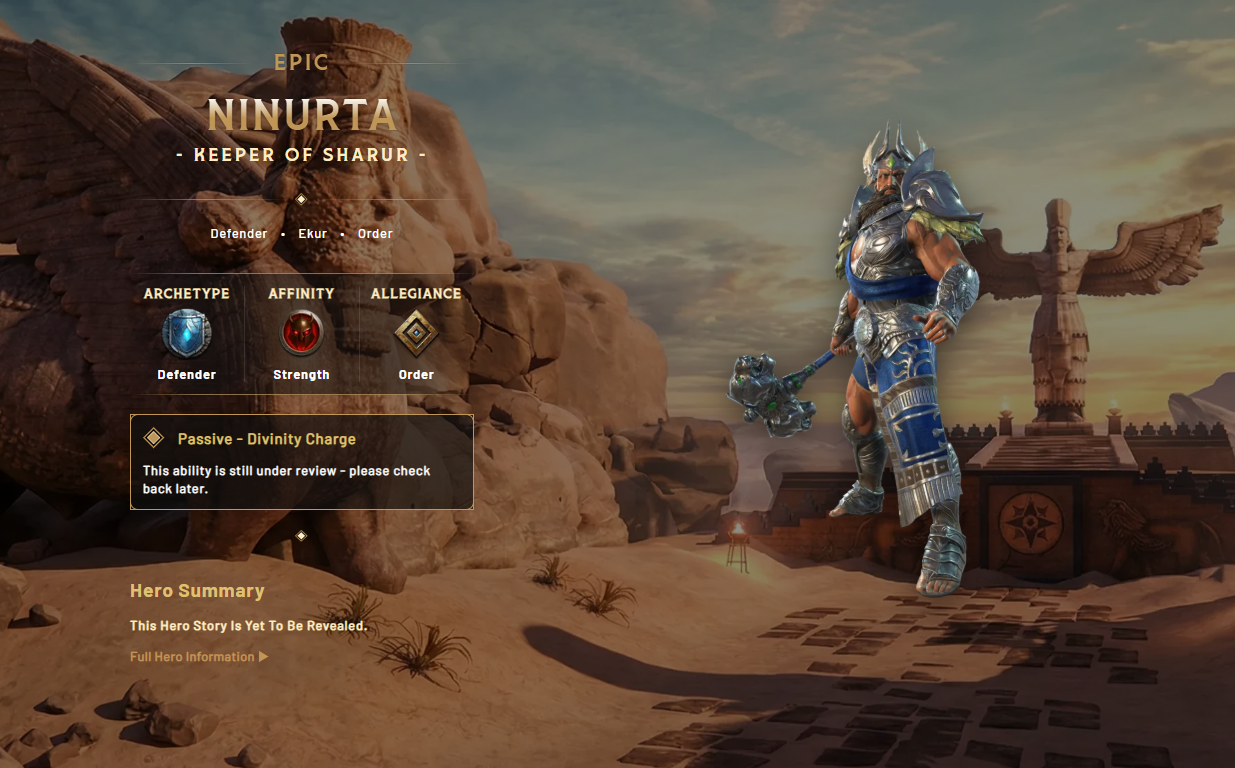The image size is (1235, 768).
Task: Select the Defender archetype shield icon
Action: click(187, 333)
